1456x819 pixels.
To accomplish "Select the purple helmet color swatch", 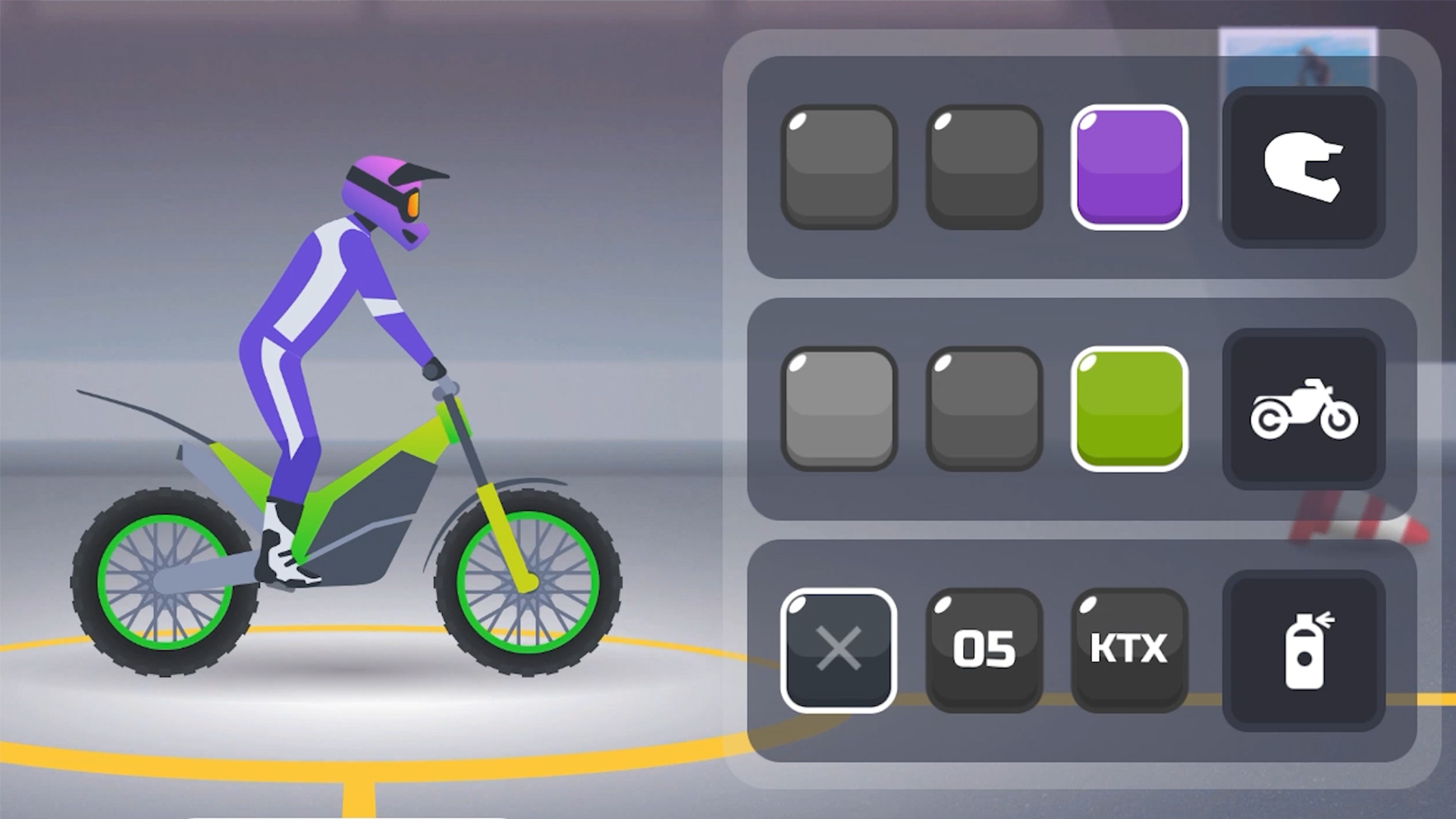I will pos(1130,165).
